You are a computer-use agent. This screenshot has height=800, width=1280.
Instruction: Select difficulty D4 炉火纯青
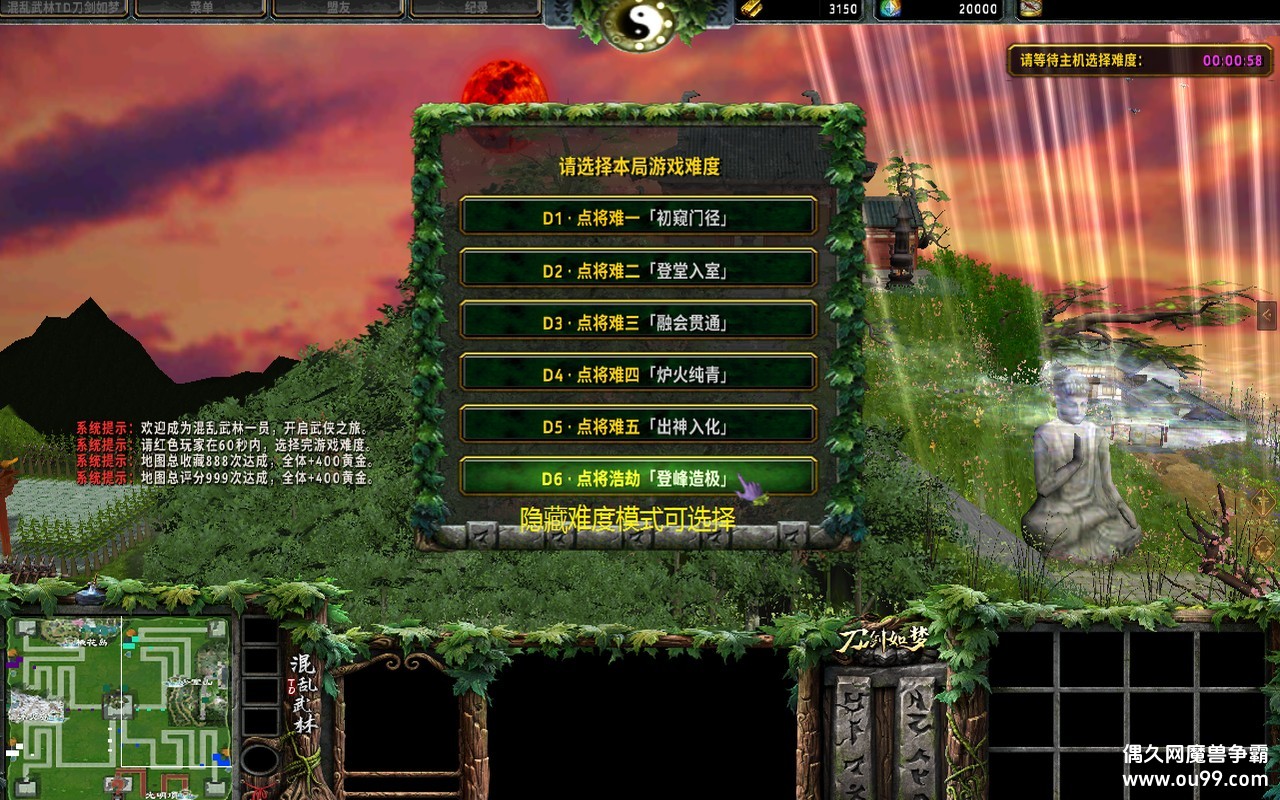(x=637, y=374)
